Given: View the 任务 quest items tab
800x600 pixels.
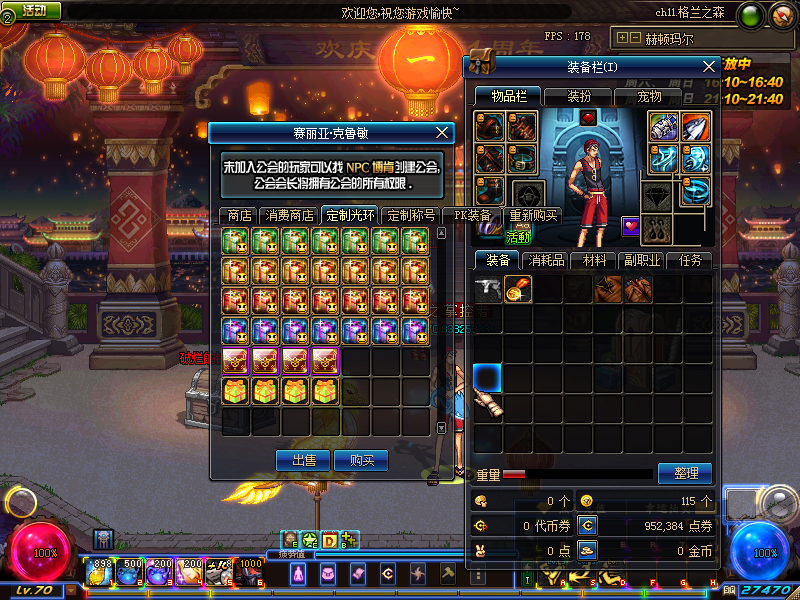Looking at the screenshot, I should (x=691, y=260).
